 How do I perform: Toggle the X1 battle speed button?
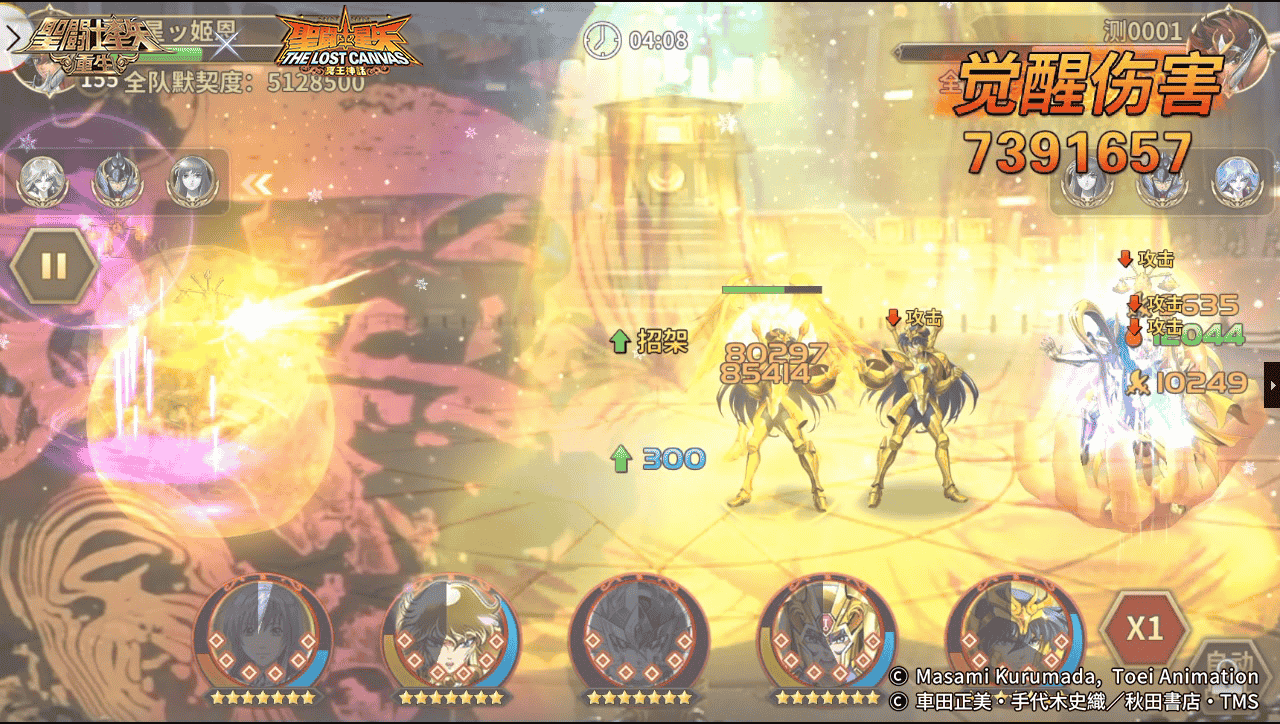click(1144, 629)
